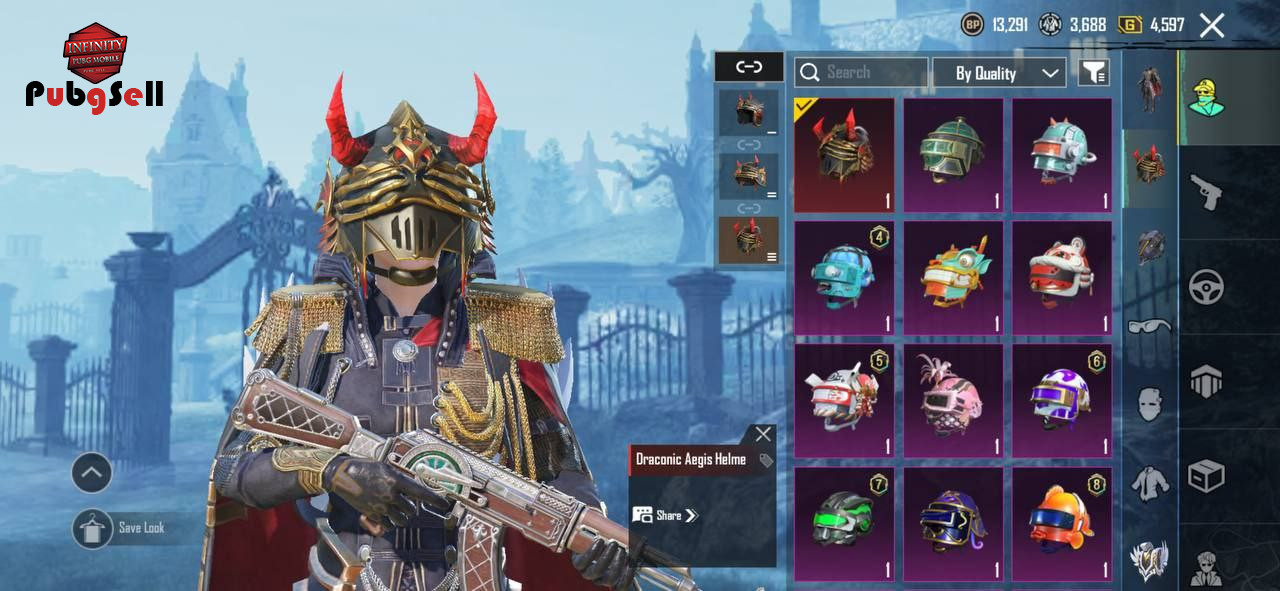1280x591 pixels.
Task: Open the filter options funnel icon
Action: (x=1093, y=72)
